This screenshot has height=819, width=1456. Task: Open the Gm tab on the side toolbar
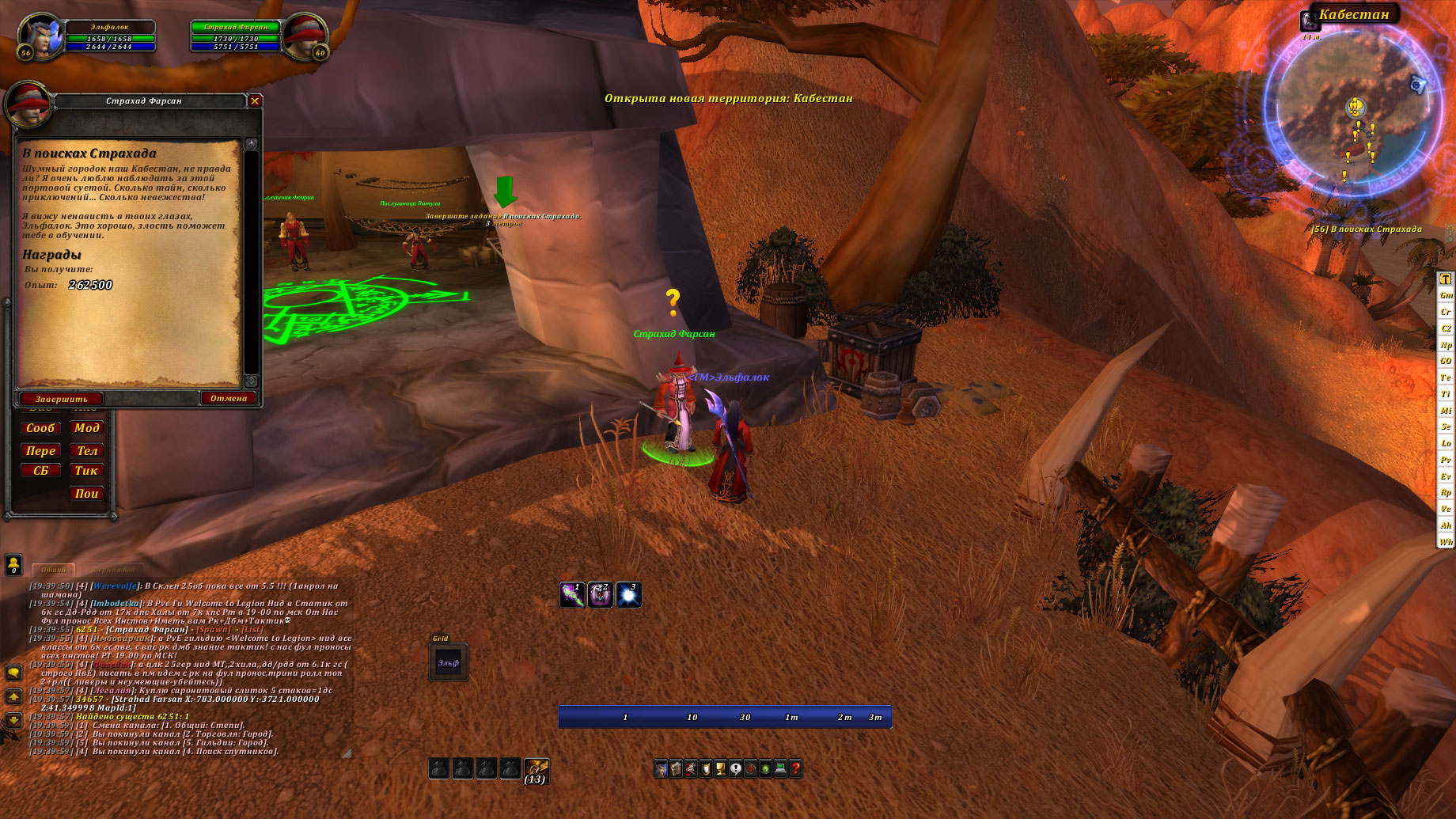(1446, 295)
